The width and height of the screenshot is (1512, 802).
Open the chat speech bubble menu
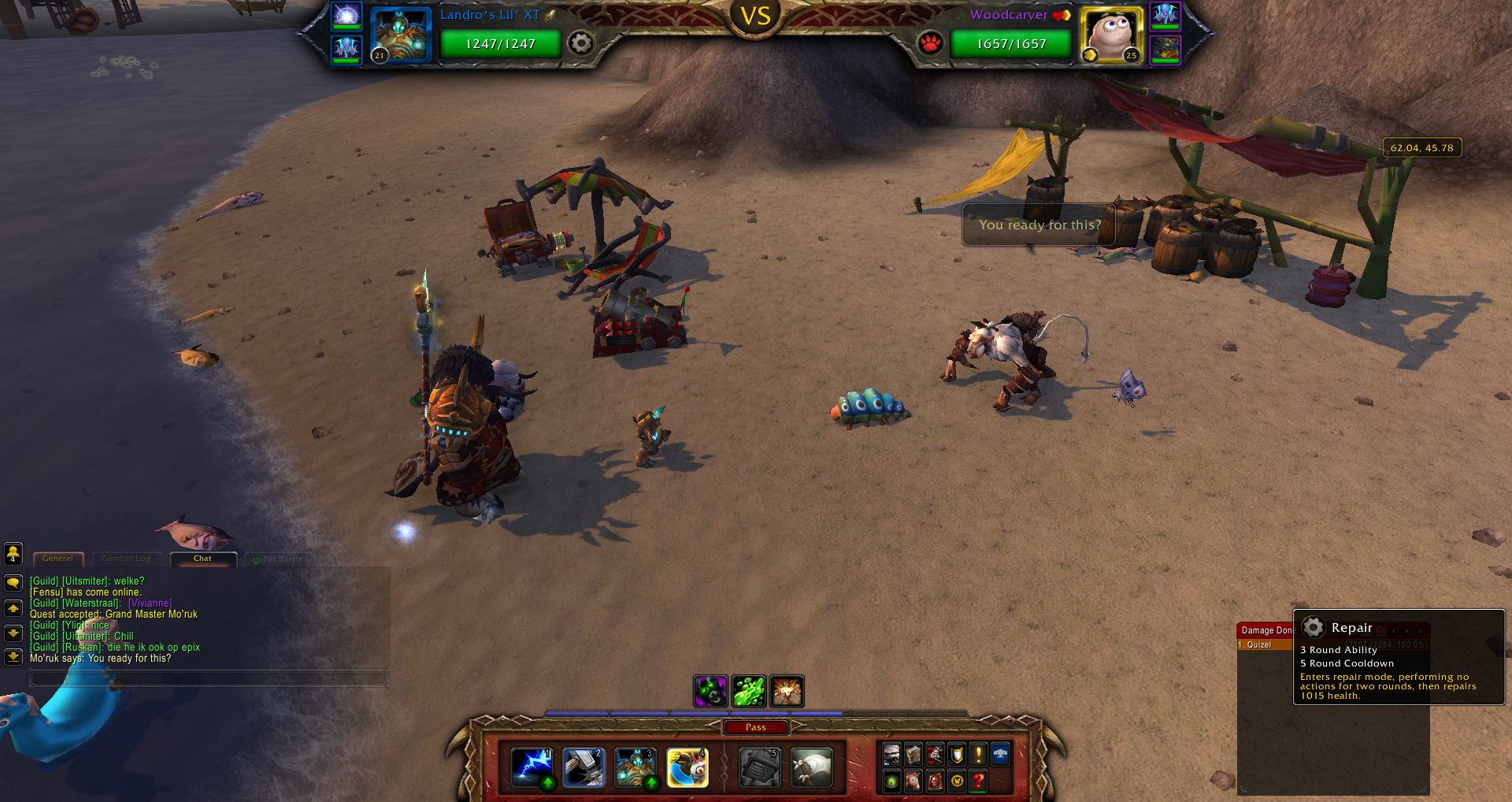13,583
